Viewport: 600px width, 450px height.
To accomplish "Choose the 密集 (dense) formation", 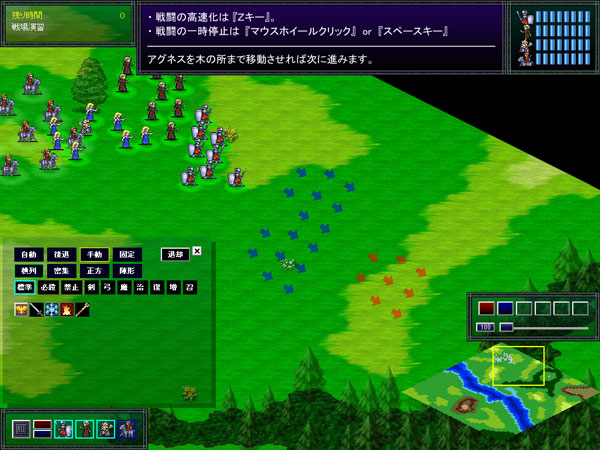I will 61,271.
